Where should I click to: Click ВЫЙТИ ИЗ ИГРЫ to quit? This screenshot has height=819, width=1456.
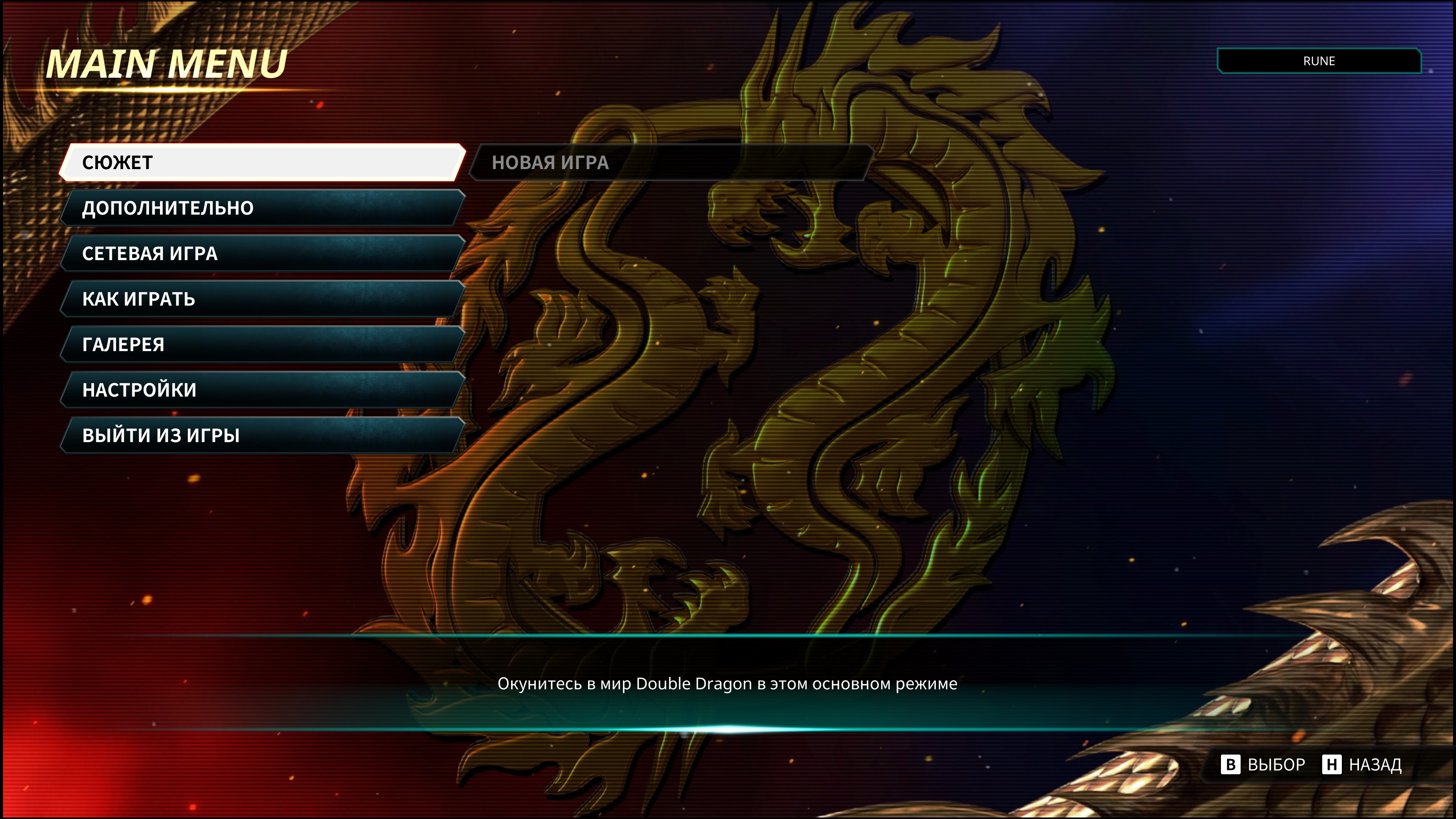[263, 436]
